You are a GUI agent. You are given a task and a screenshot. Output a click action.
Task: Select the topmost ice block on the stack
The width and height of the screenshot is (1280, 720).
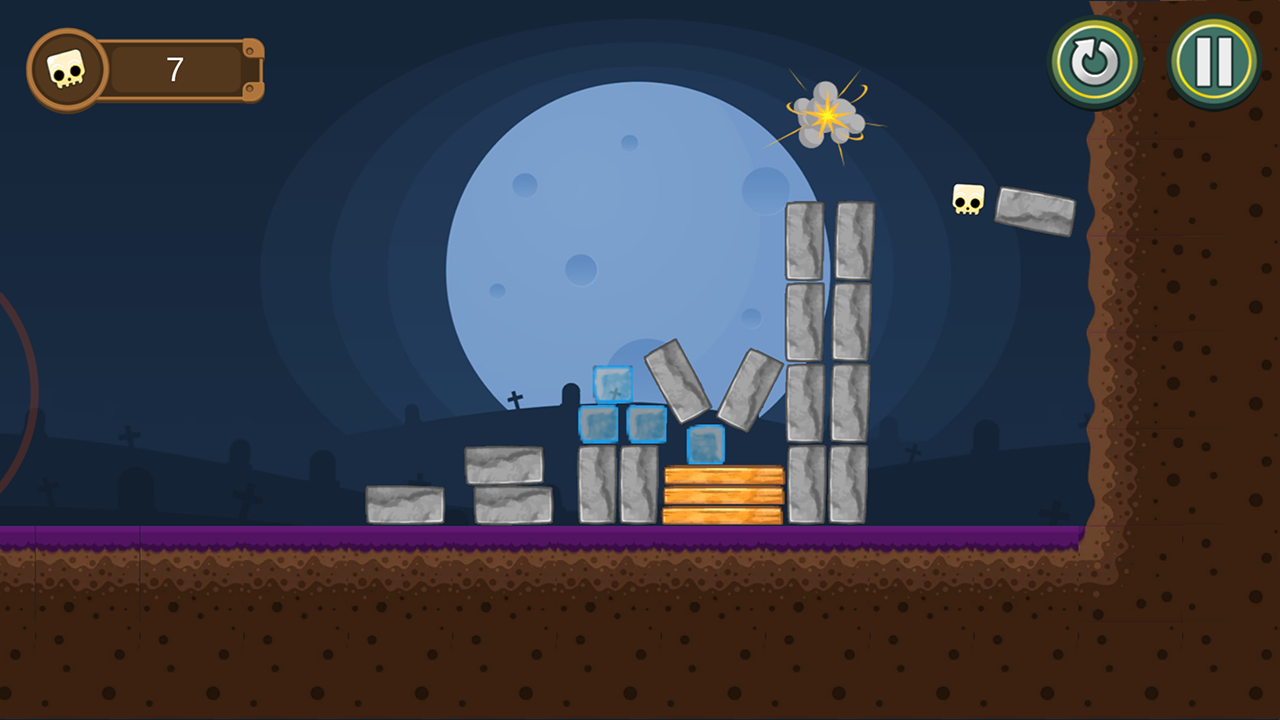tap(611, 384)
